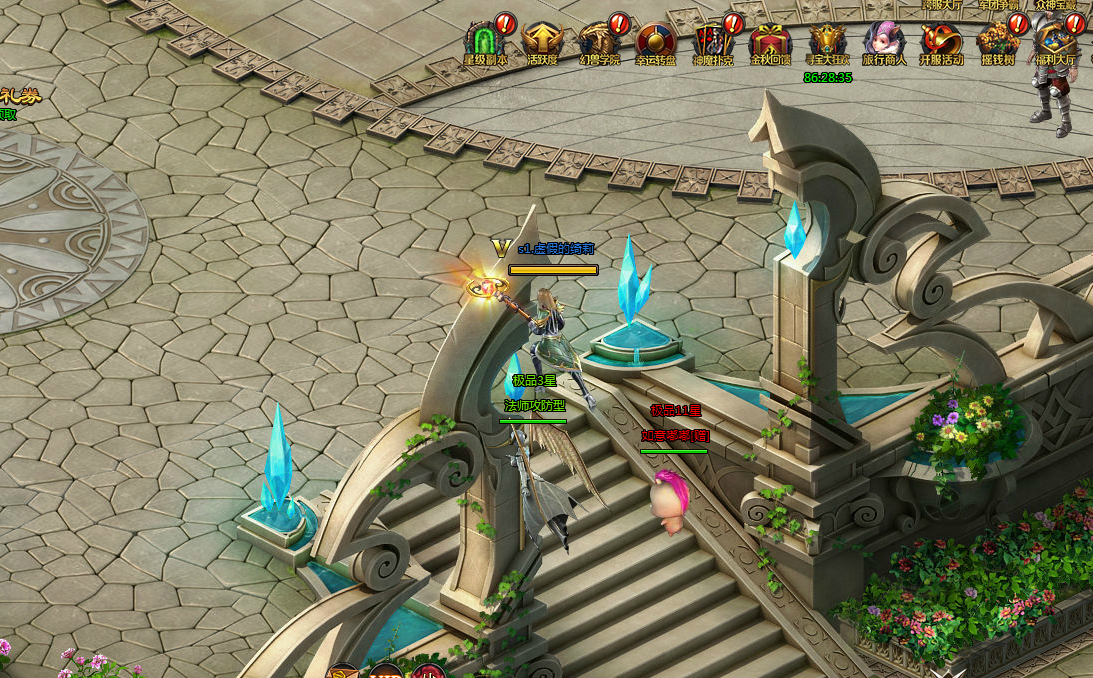
Task: Open the 幻兽学院 beast academy icon
Action: tap(599, 42)
